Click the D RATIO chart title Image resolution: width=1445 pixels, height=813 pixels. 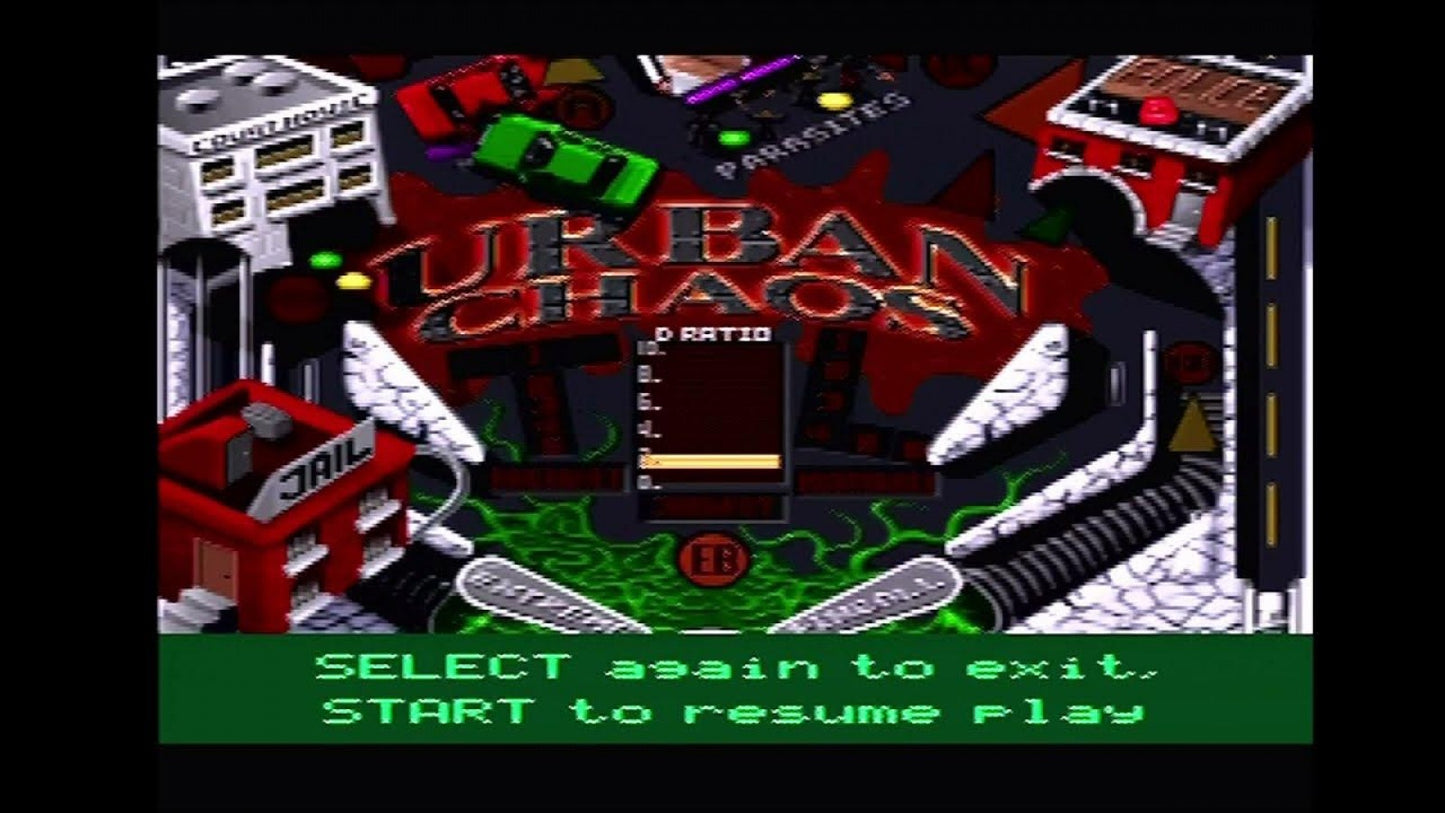pos(712,332)
